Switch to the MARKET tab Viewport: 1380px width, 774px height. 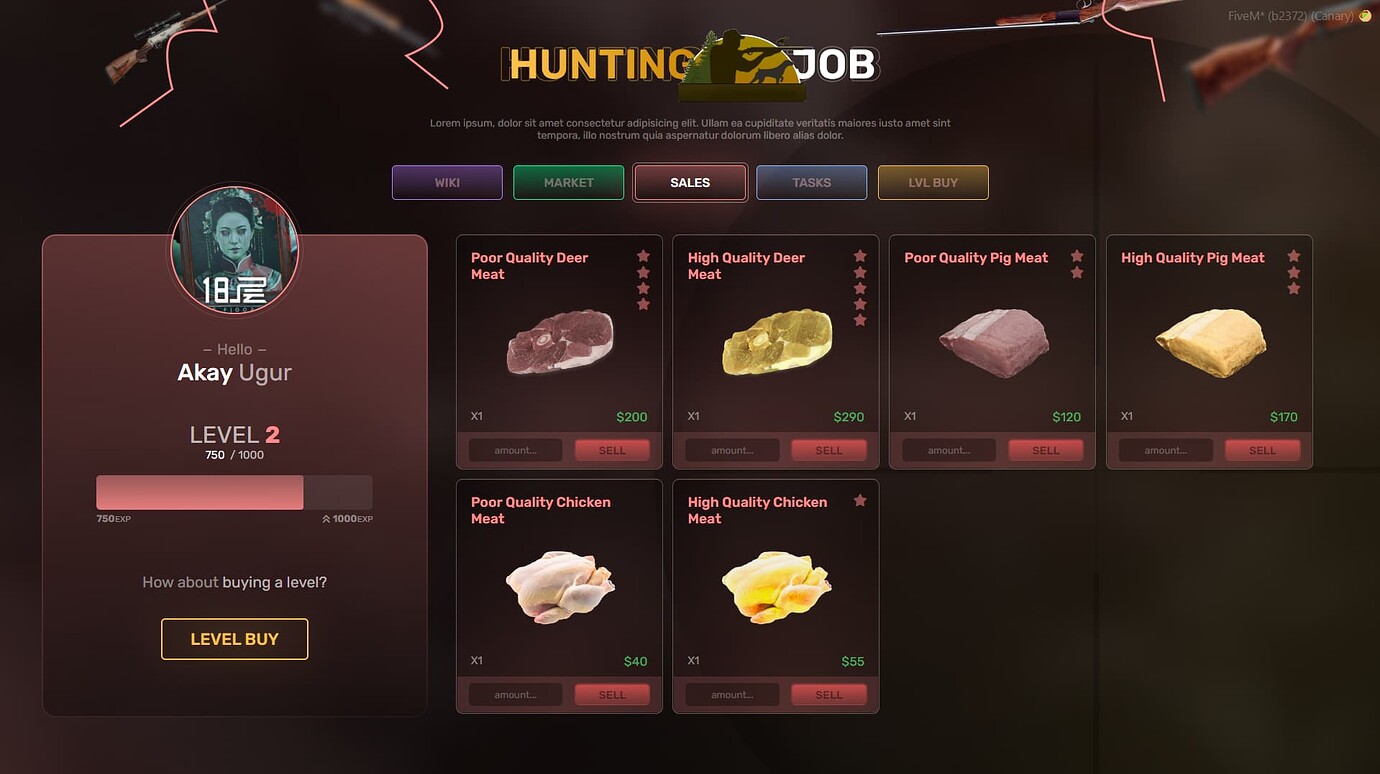point(568,182)
